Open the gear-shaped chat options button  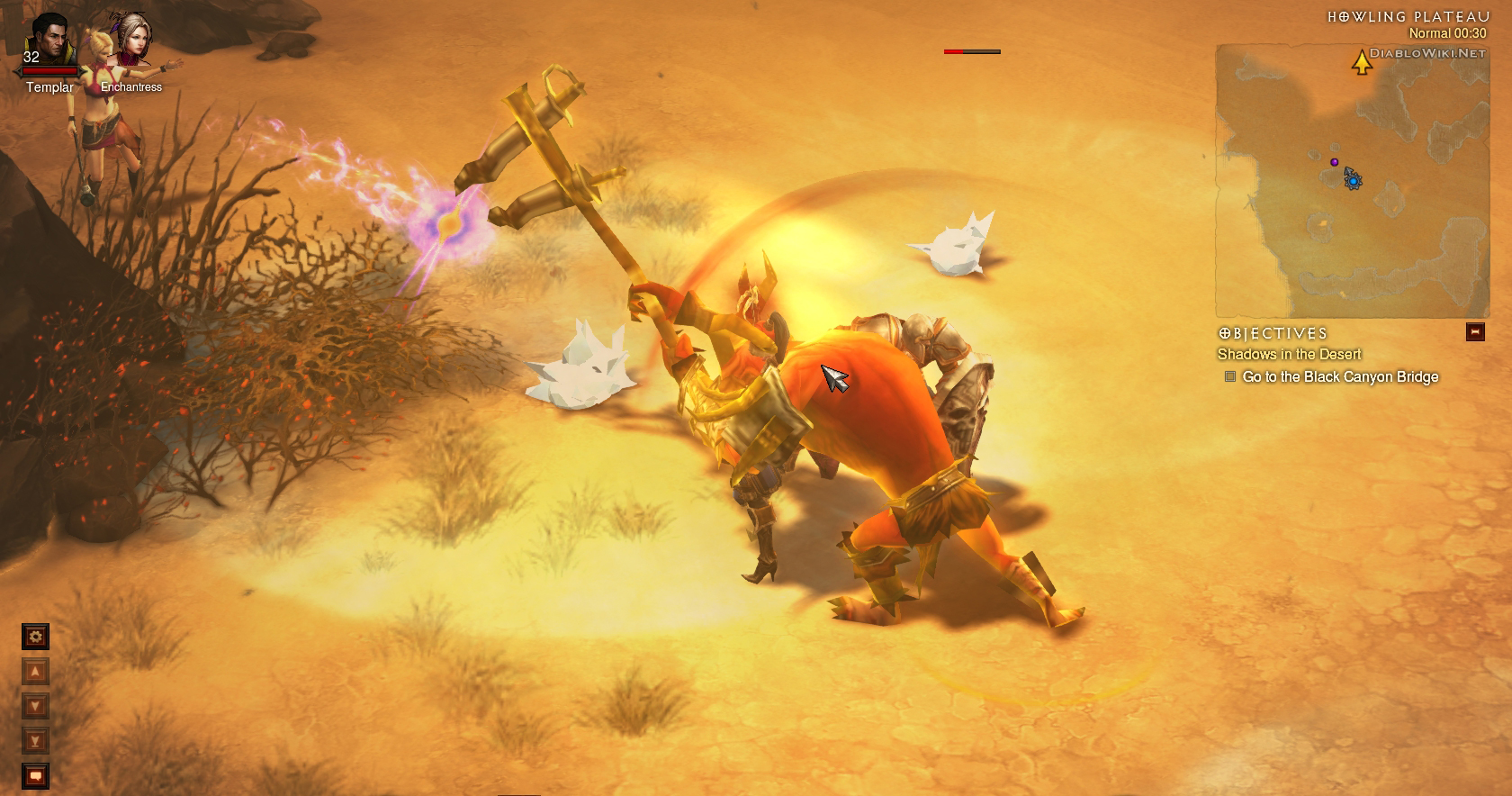35,637
